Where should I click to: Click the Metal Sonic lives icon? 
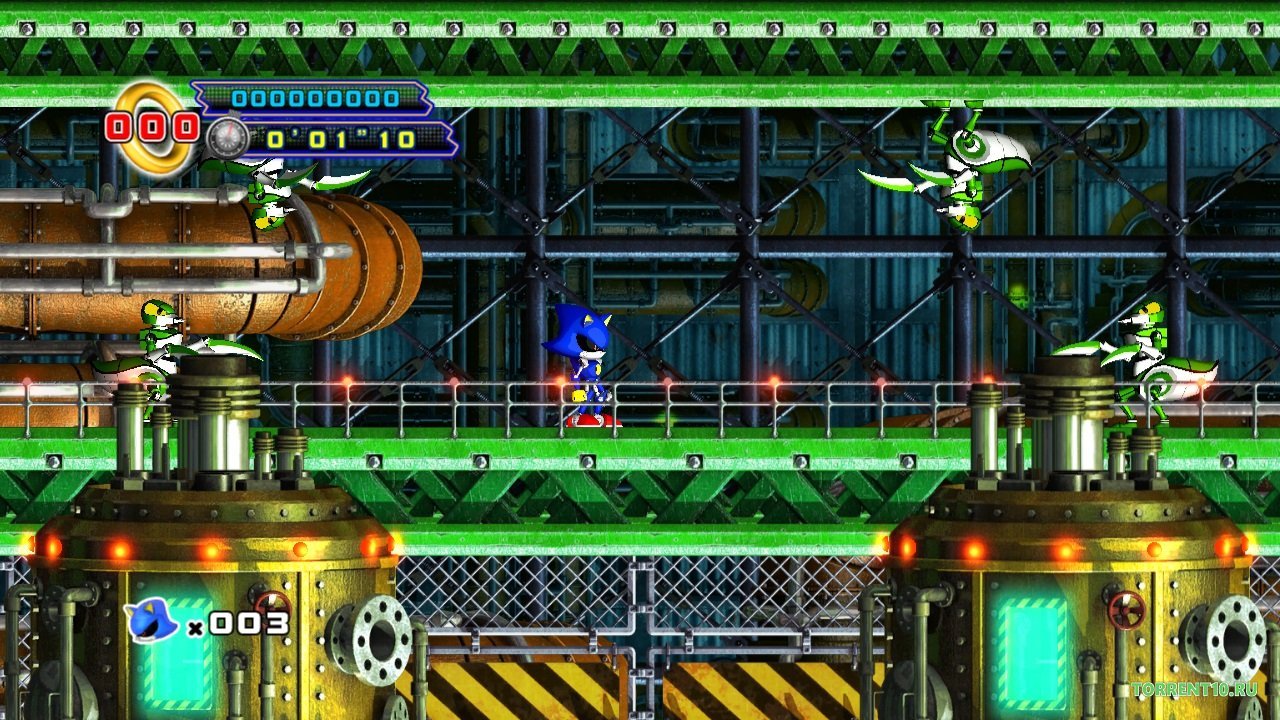[152, 621]
